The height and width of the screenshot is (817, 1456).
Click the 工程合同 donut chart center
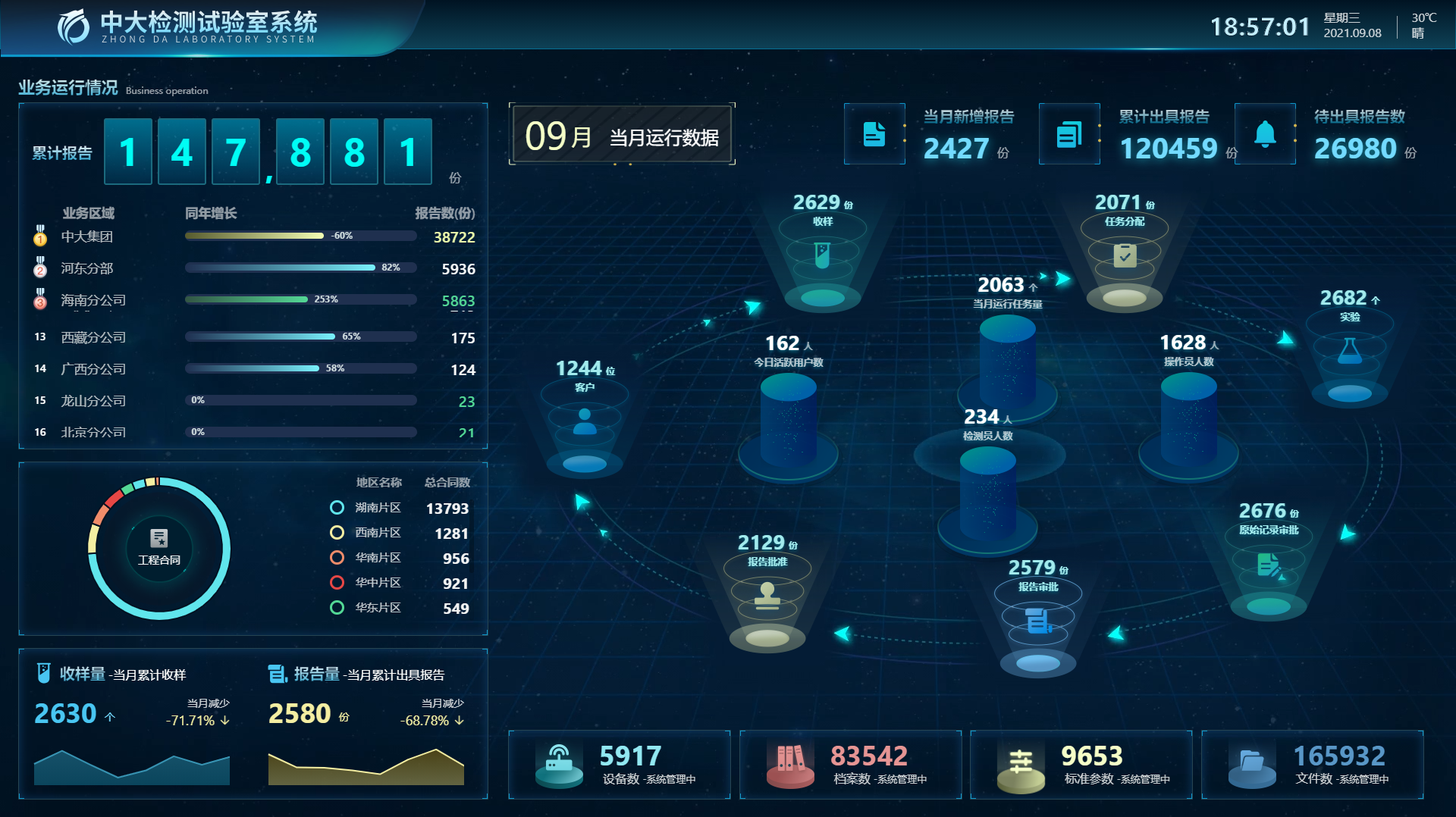(159, 547)
